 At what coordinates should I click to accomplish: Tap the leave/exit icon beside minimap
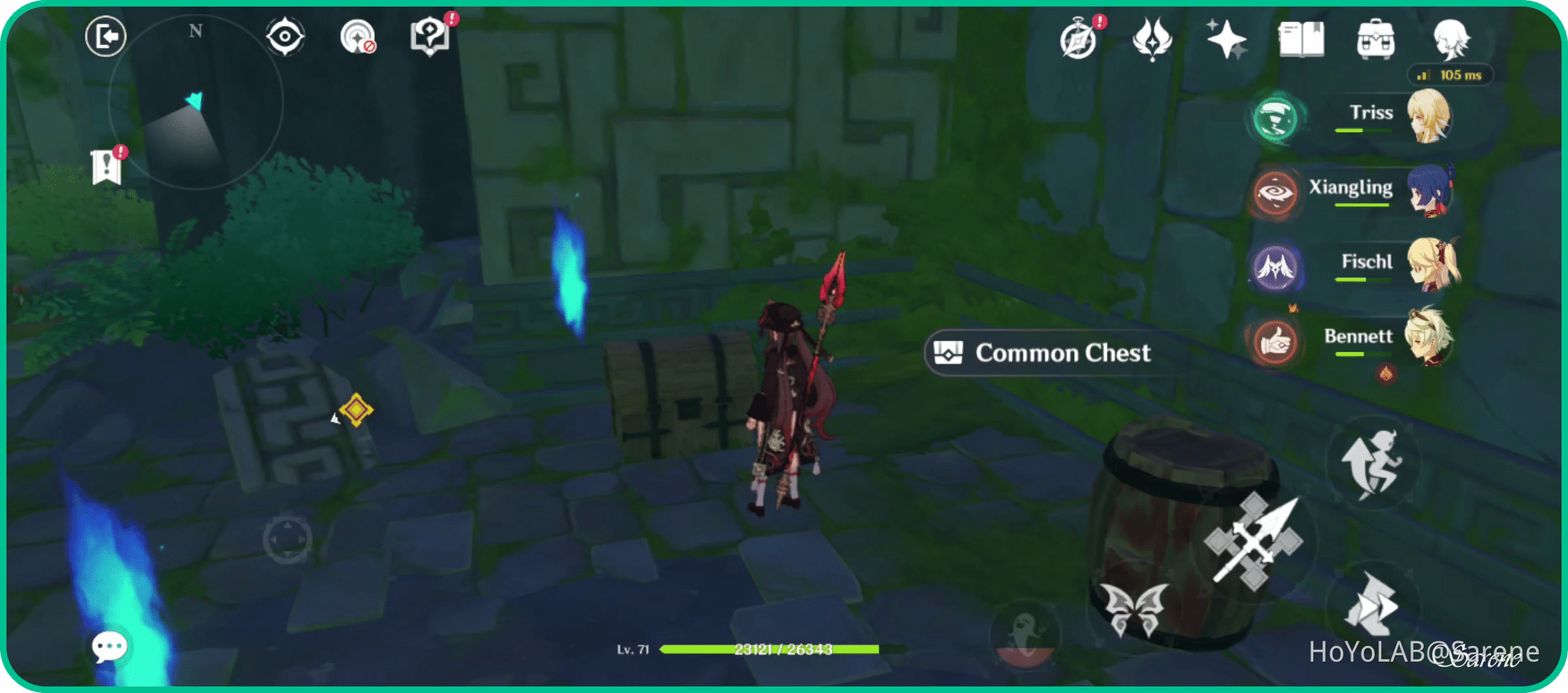tap(105, 37)
